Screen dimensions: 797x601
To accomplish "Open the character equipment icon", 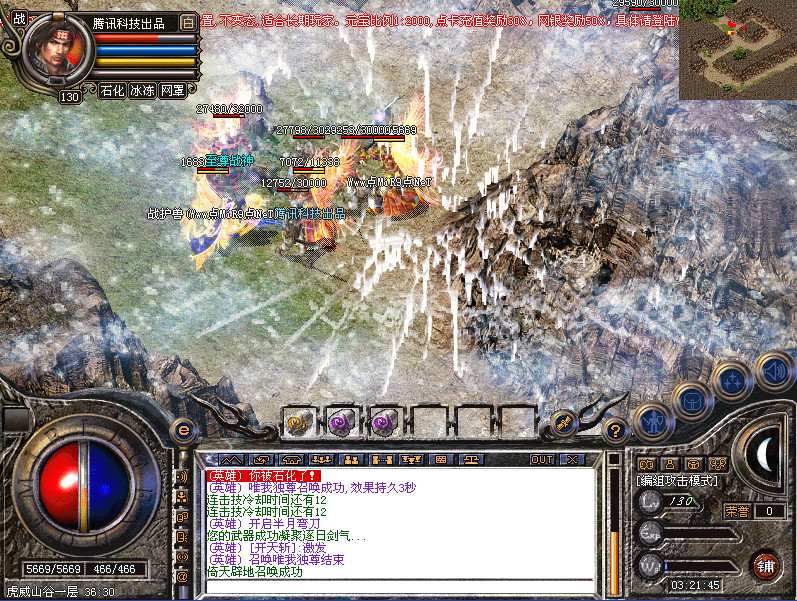I will [x=653, y=420].
